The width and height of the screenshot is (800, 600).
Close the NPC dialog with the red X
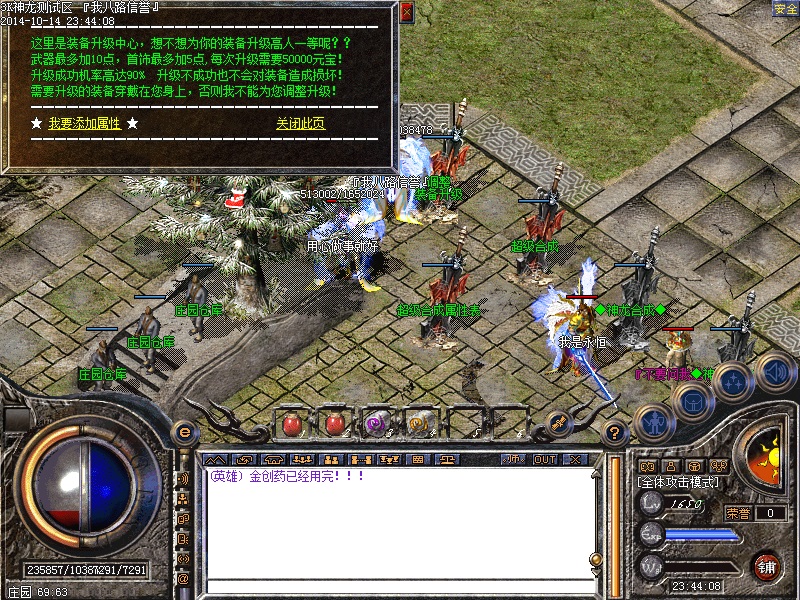click(406, 13)
